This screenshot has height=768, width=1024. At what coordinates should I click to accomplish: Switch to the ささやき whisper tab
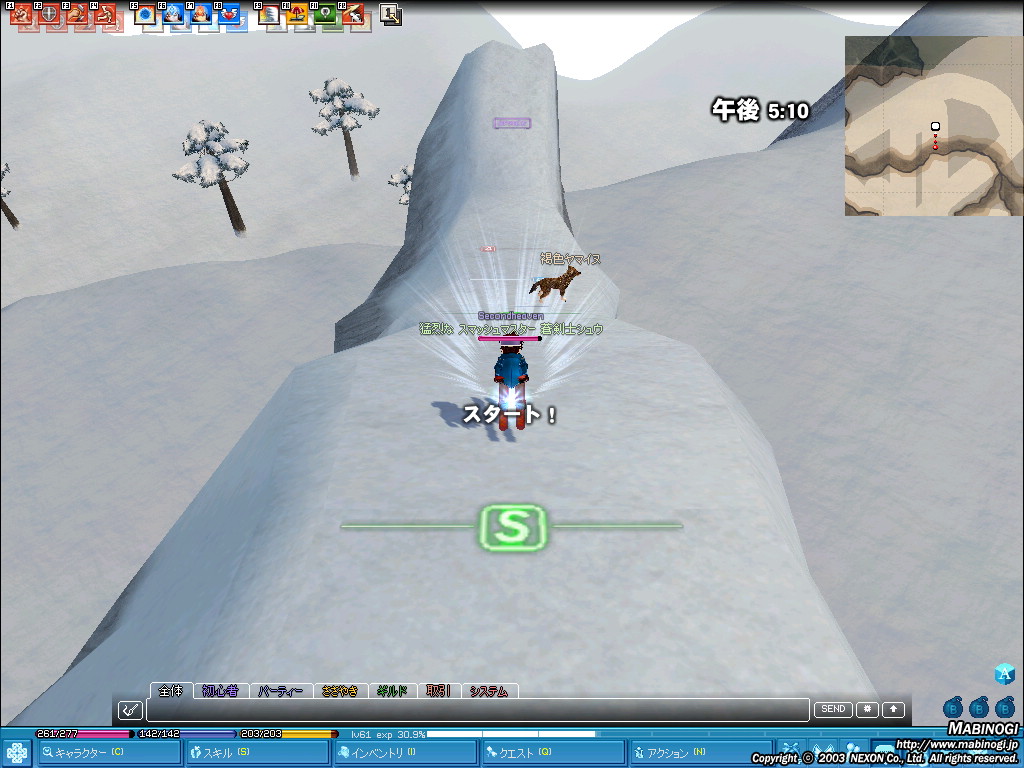(340, 691)
